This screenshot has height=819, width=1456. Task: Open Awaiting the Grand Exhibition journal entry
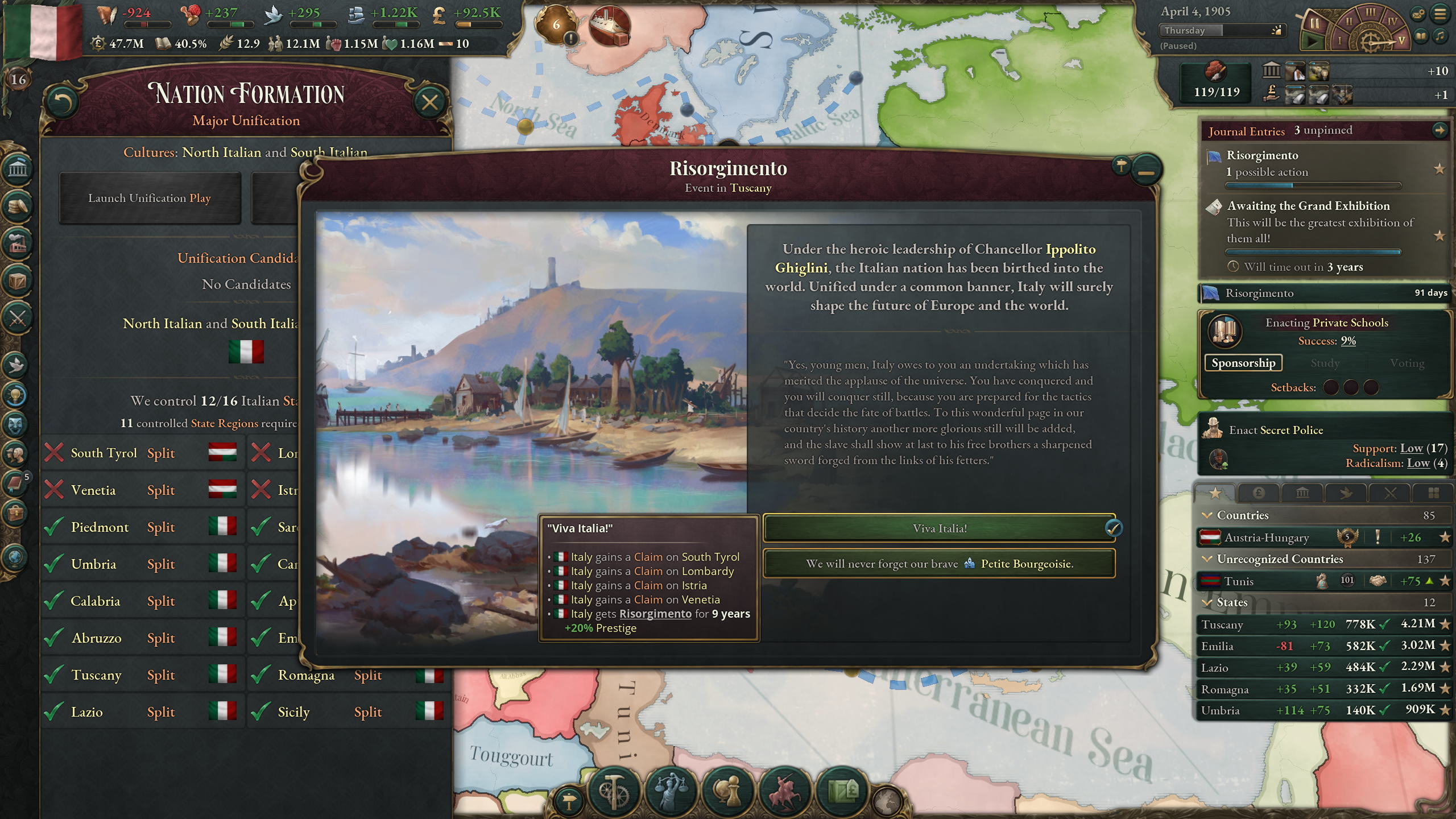tap(1308, 206)
